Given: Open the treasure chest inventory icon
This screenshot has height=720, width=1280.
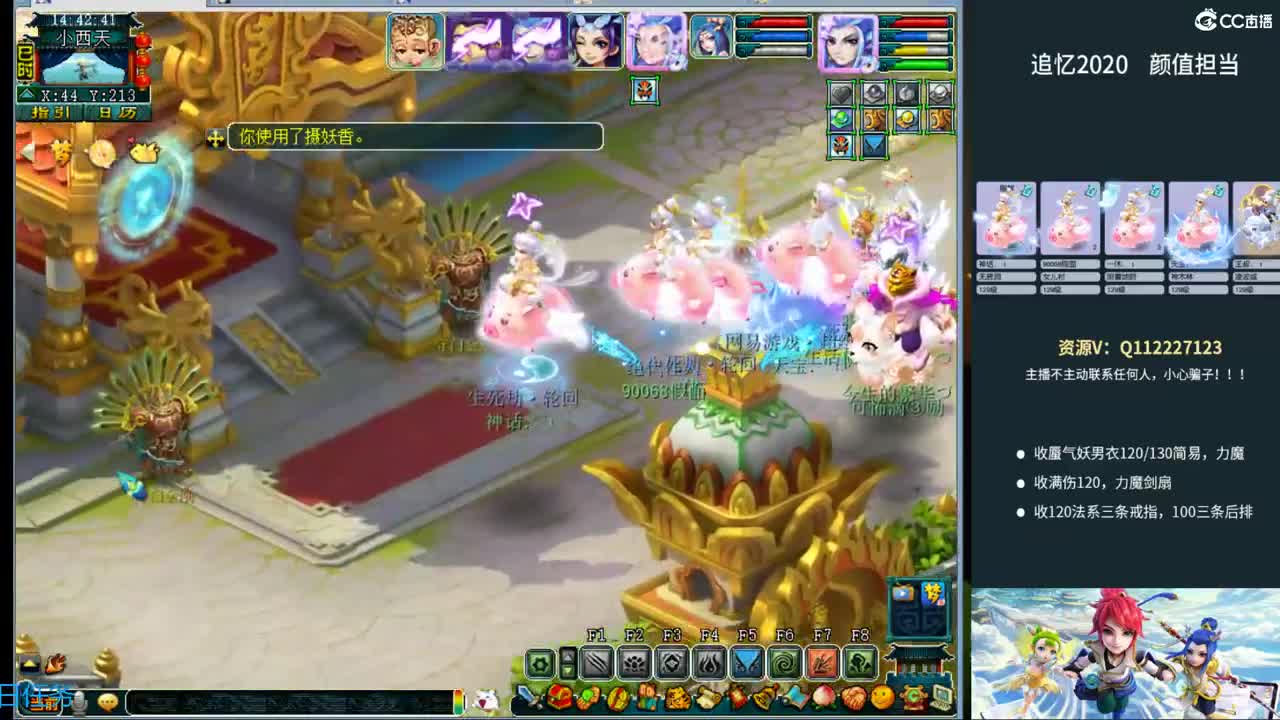Looking at the screenshot, I should click(556, 698).
